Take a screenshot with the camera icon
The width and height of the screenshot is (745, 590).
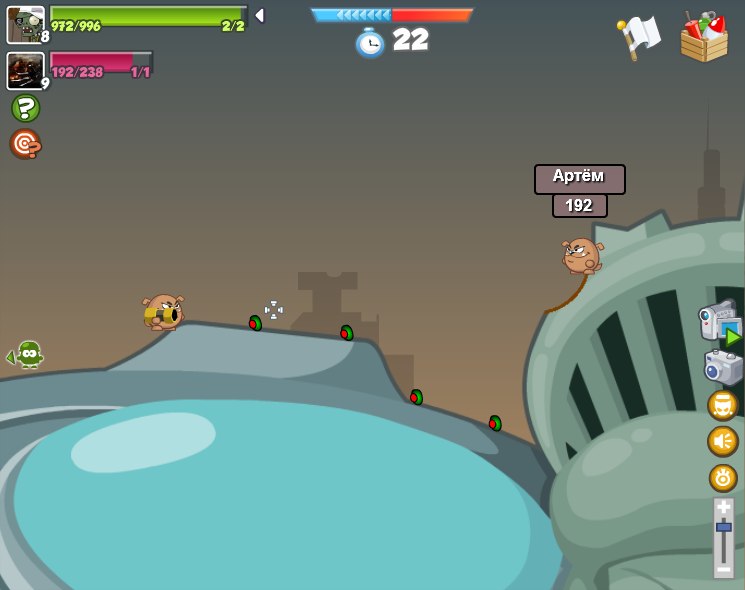pyautogui.click(x=723, y=367)
